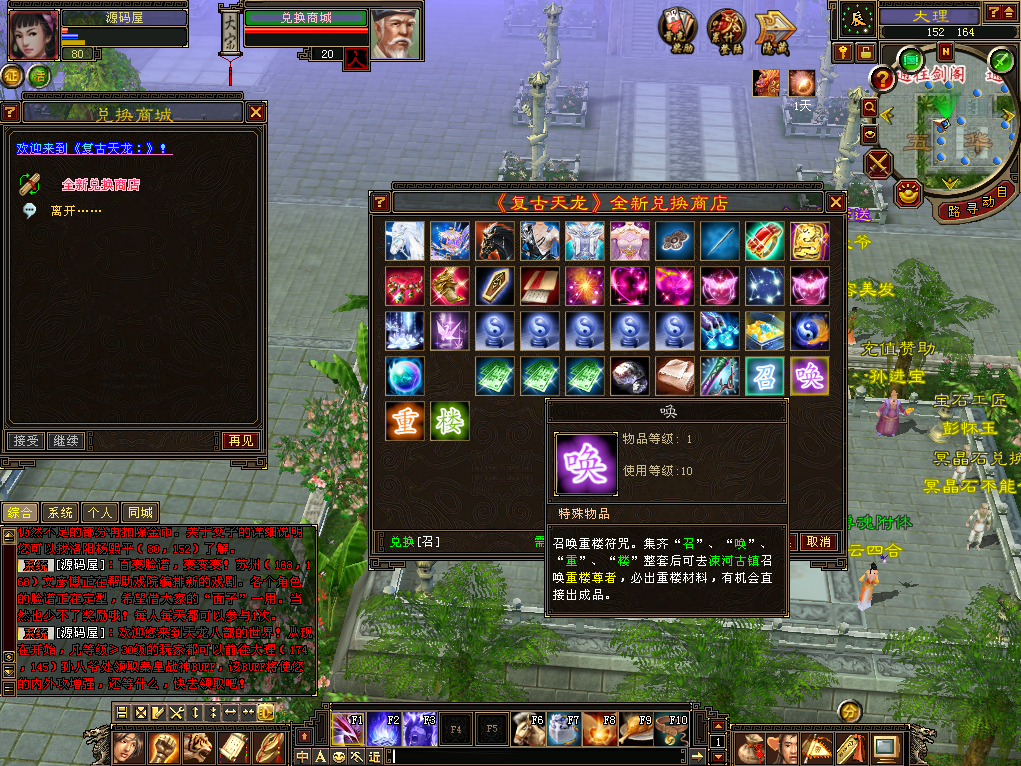Activate the F1 hotbar skill

click(347, 730)
